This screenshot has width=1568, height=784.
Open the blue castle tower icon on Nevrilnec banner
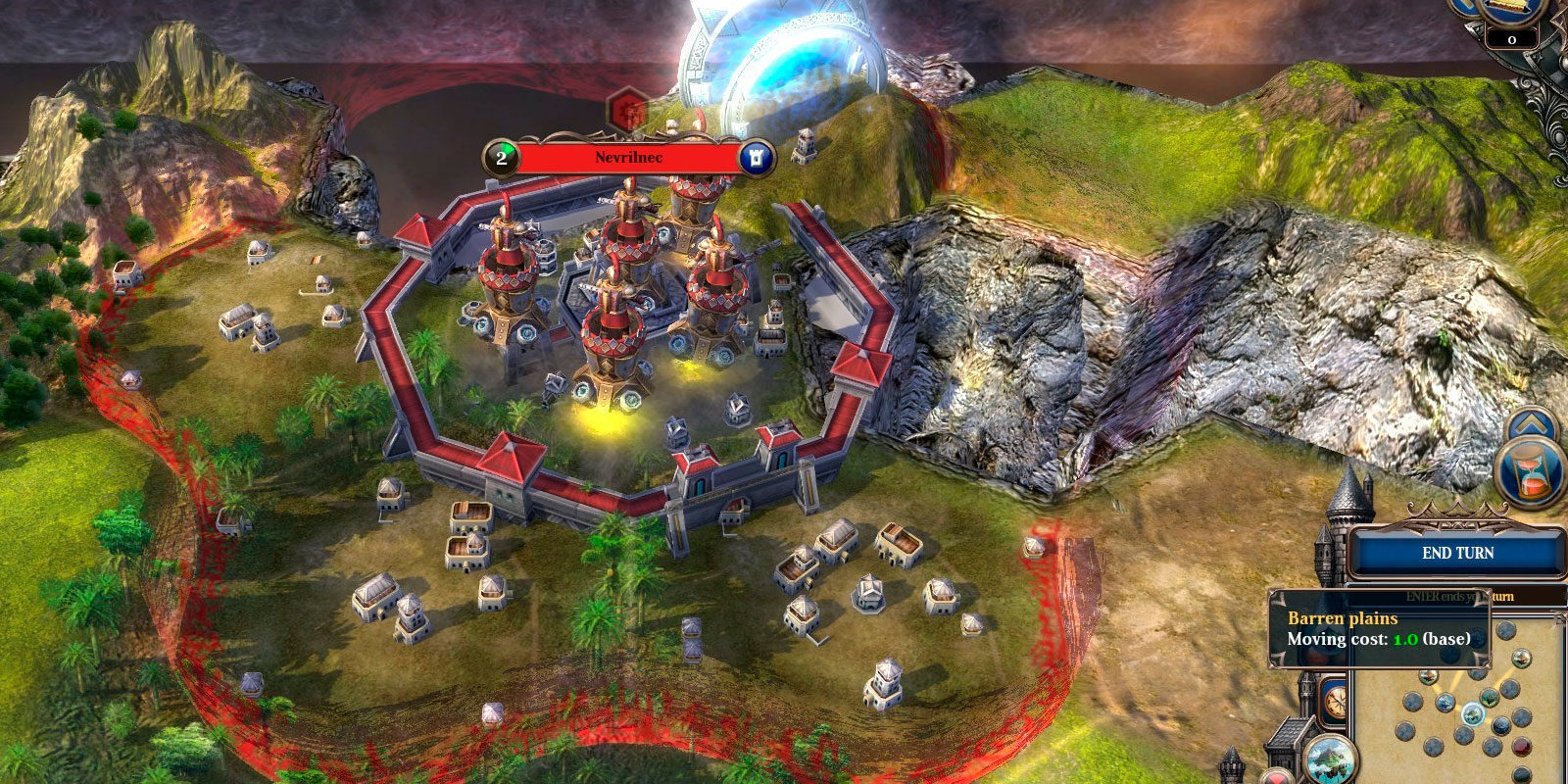tap(756, 158)
